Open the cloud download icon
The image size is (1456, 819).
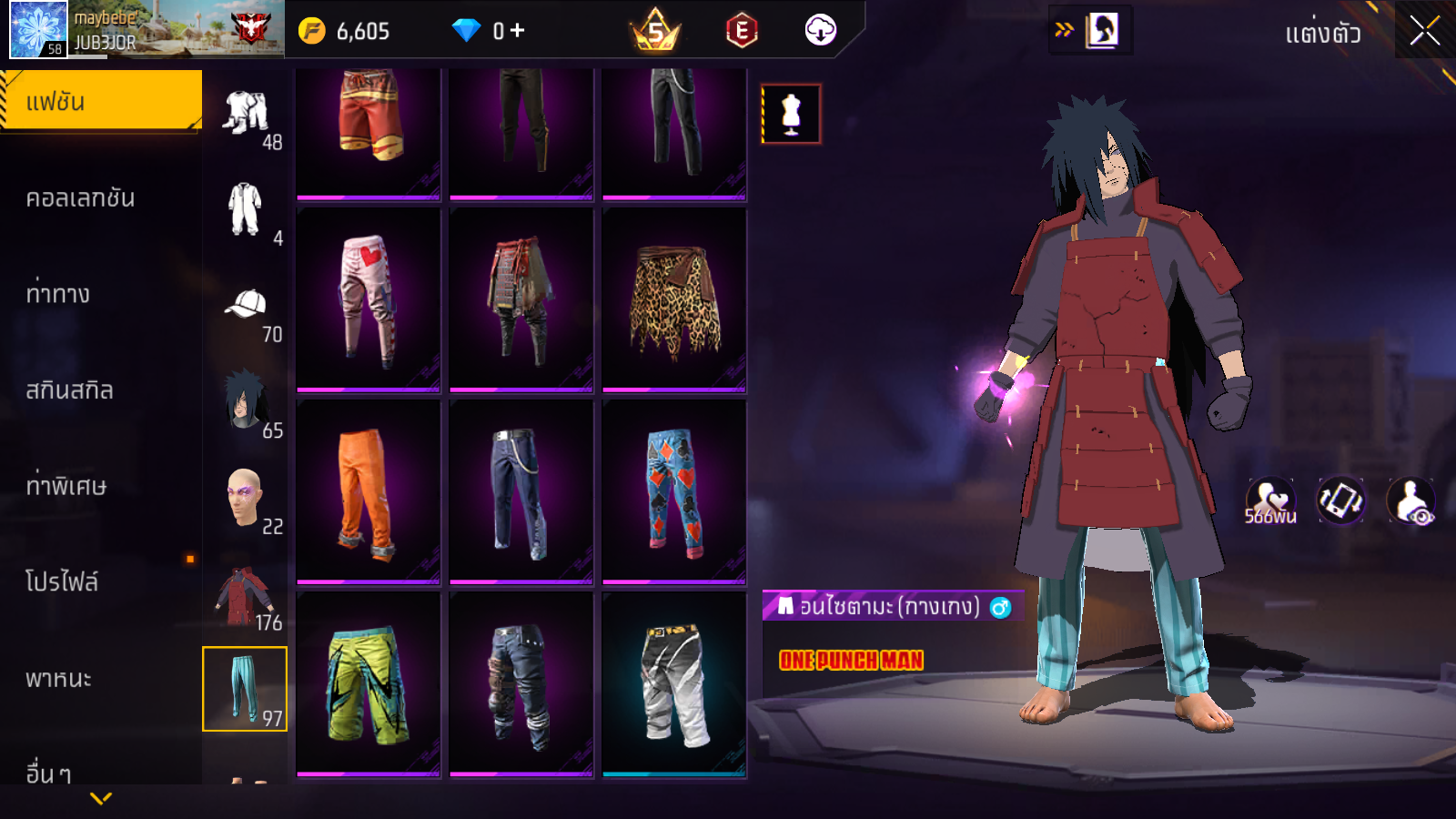pos(820,31)
